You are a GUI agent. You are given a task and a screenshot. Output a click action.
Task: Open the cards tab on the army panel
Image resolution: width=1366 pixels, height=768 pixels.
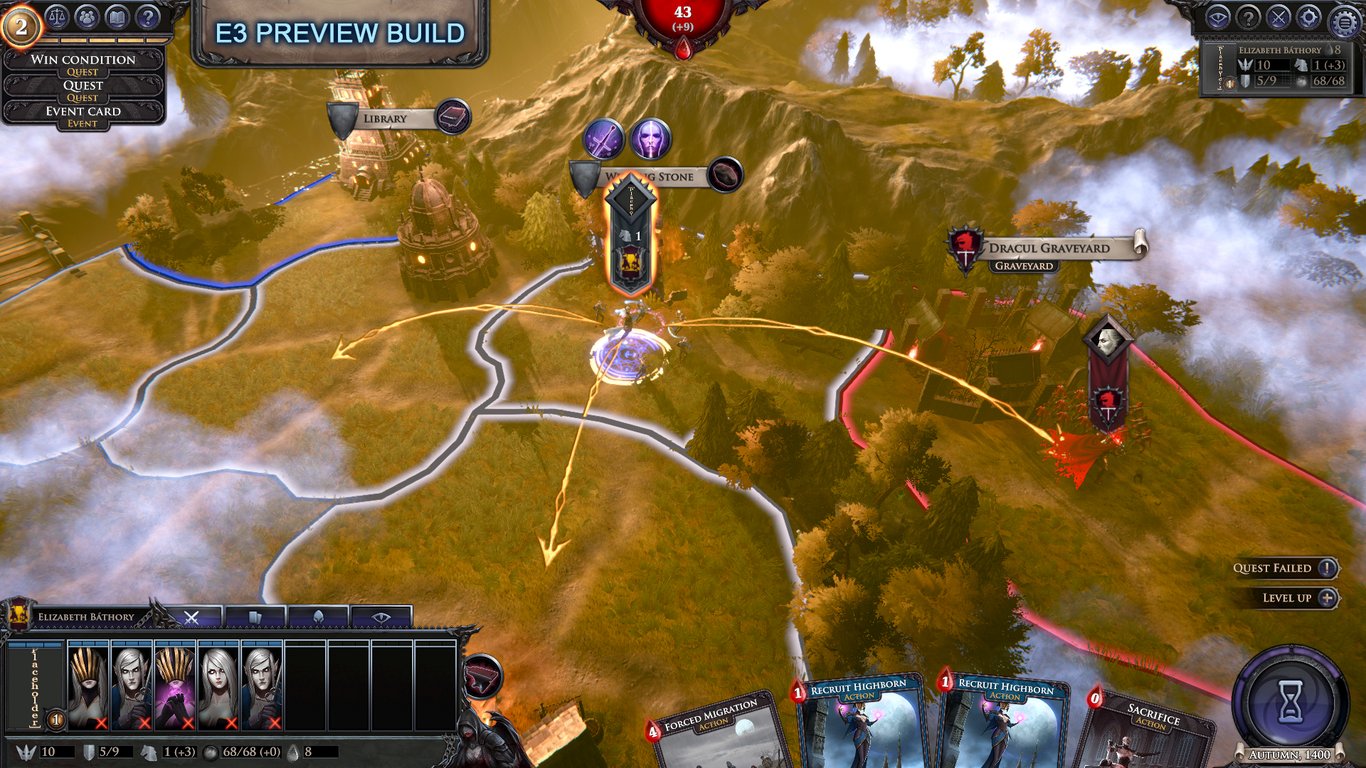255,617
